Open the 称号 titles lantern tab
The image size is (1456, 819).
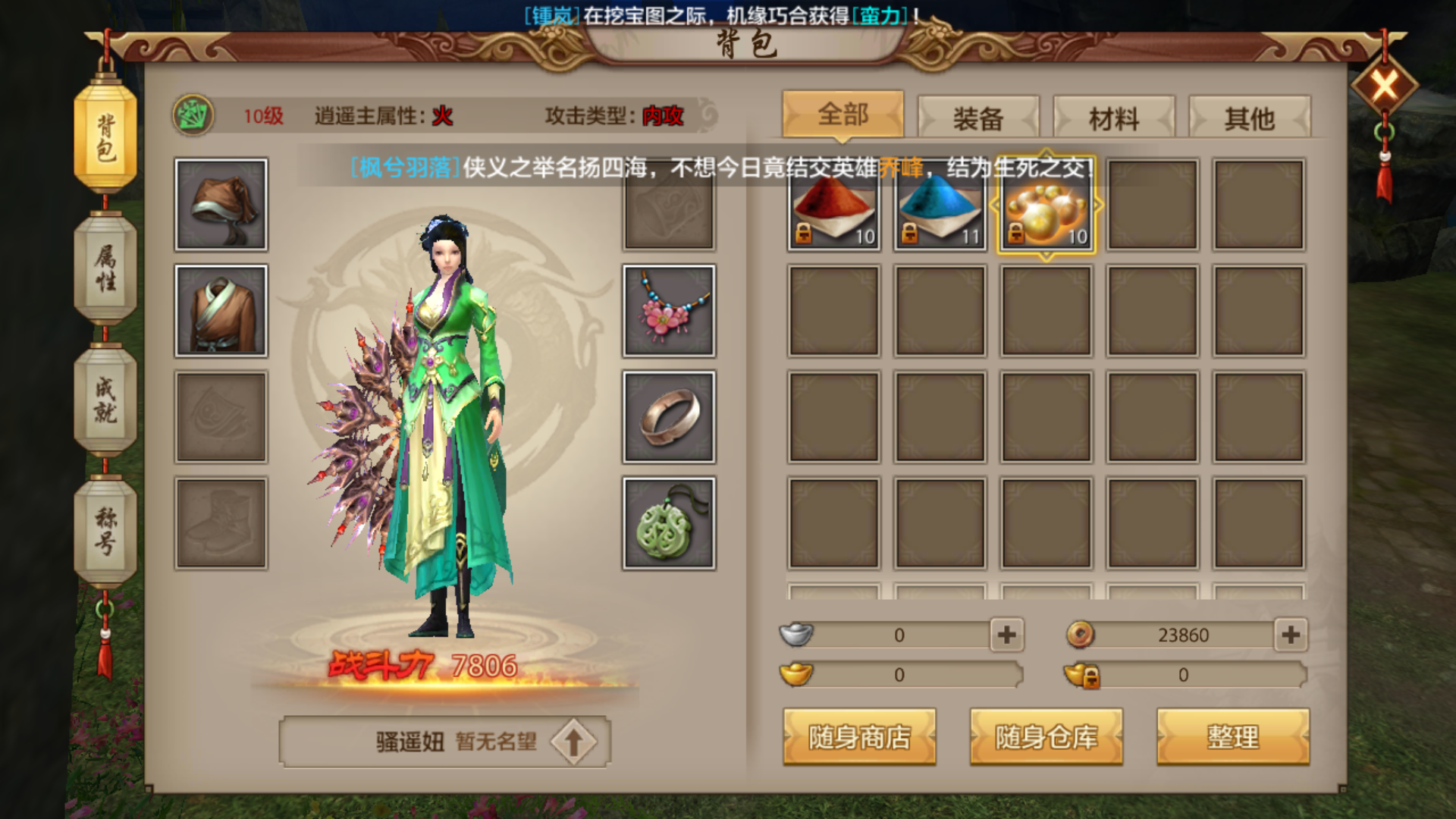(105, 531)
